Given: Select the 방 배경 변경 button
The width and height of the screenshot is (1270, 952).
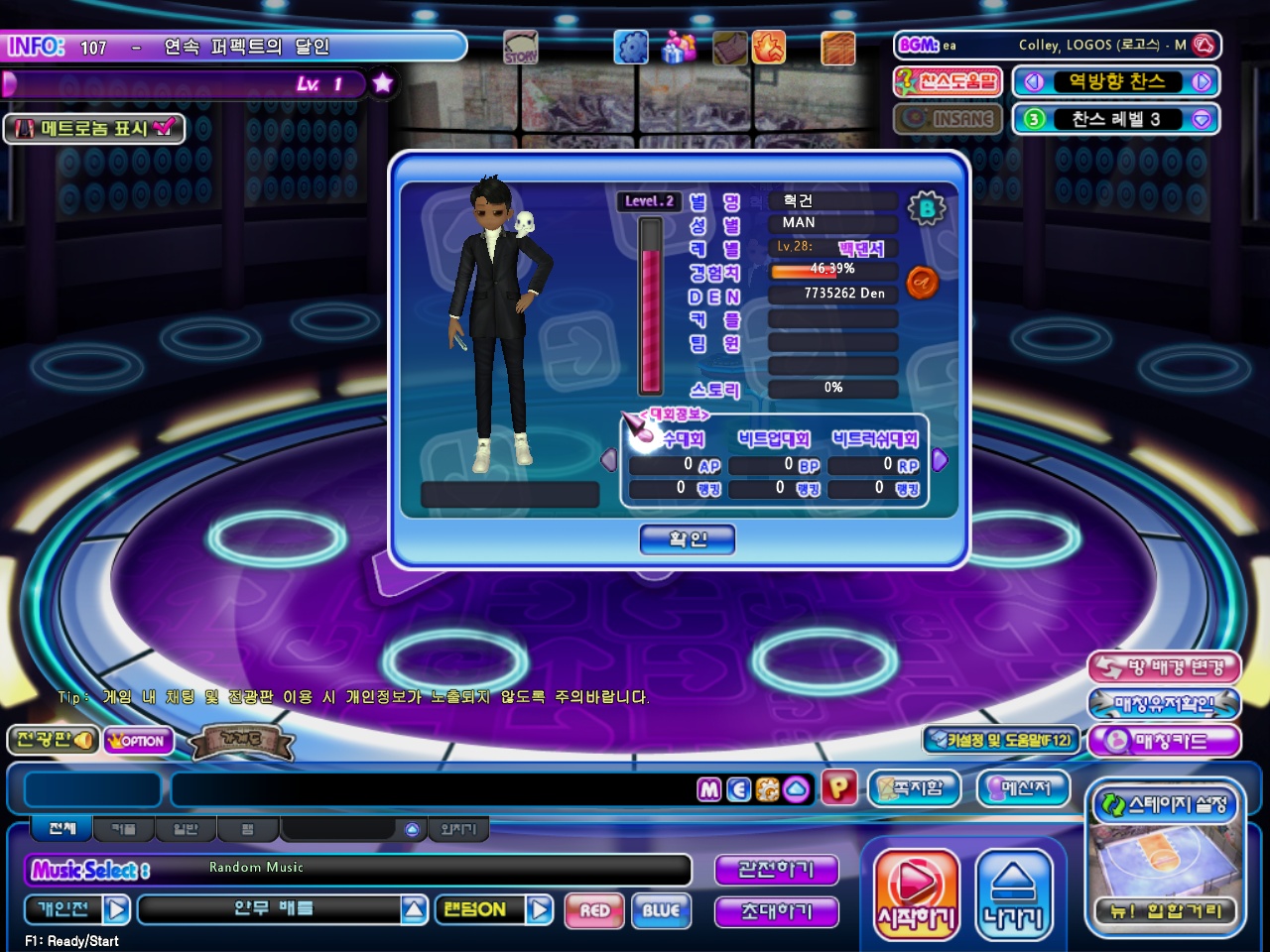Looking at the screenshot, I should 1164,667.
